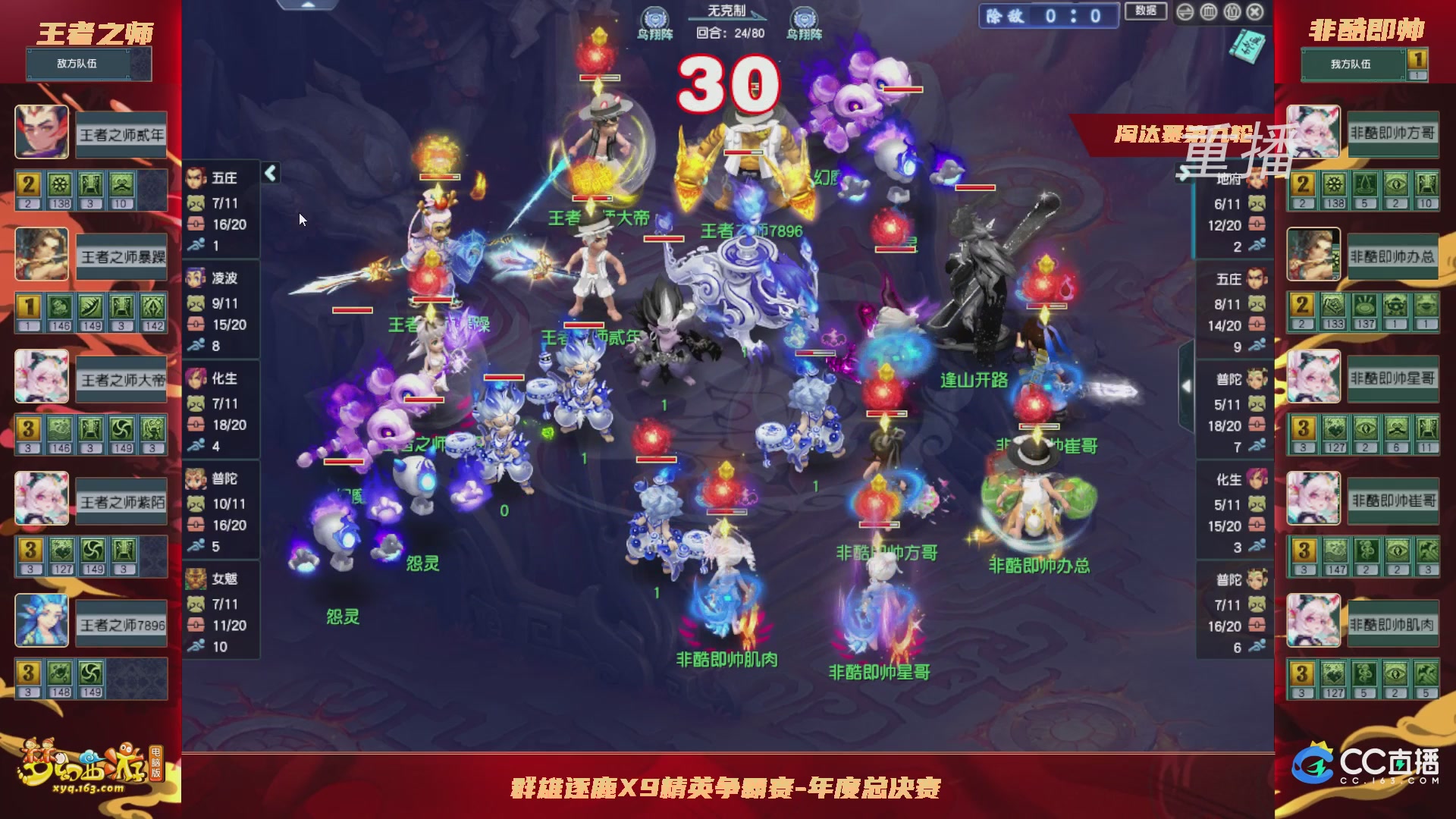Screen dimensions: 1456x819
Task: Click the 除敌 0:0 score display
Action: 1046,14
